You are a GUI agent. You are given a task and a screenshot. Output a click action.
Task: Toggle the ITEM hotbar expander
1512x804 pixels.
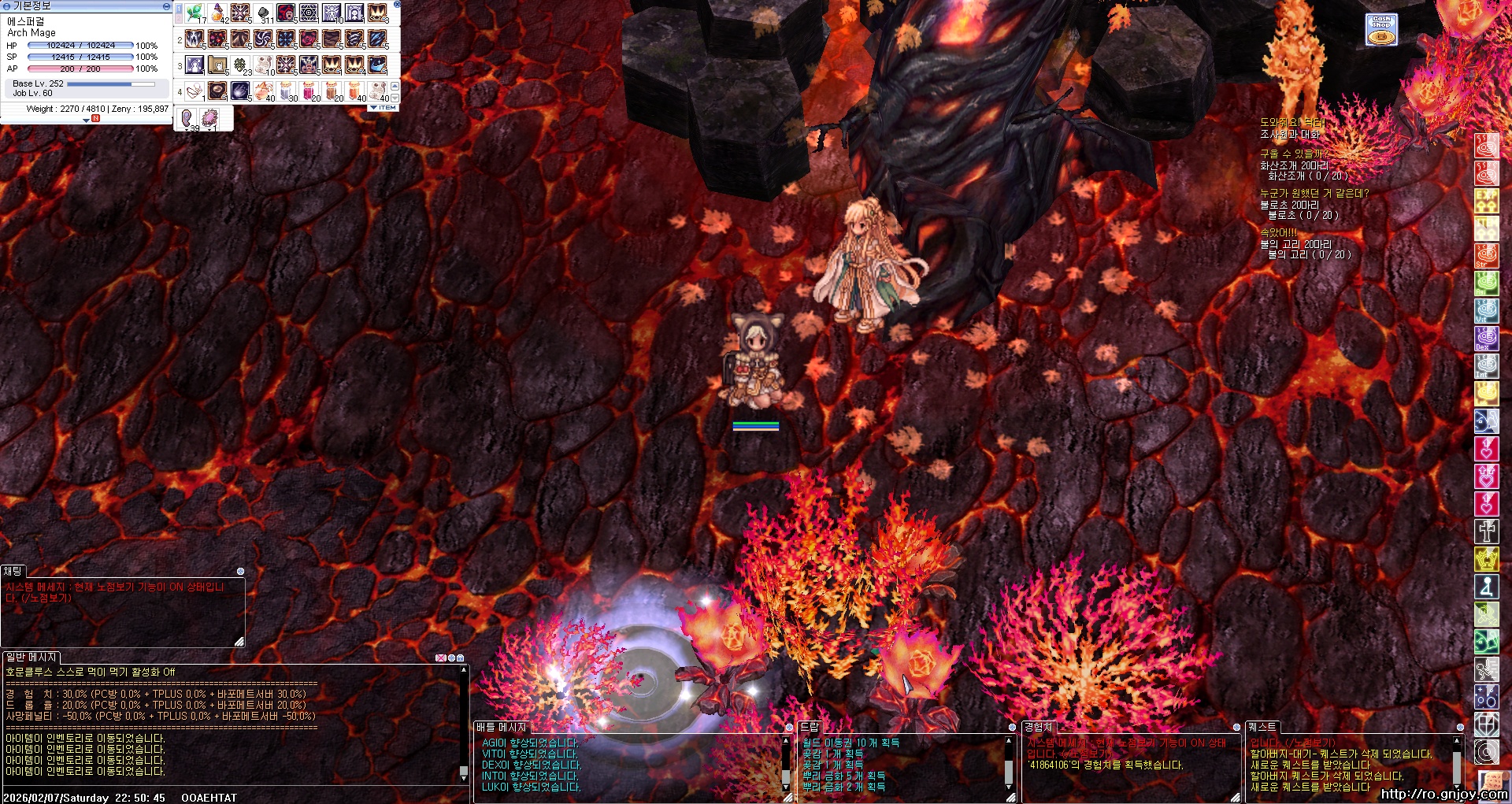[384, 108]
